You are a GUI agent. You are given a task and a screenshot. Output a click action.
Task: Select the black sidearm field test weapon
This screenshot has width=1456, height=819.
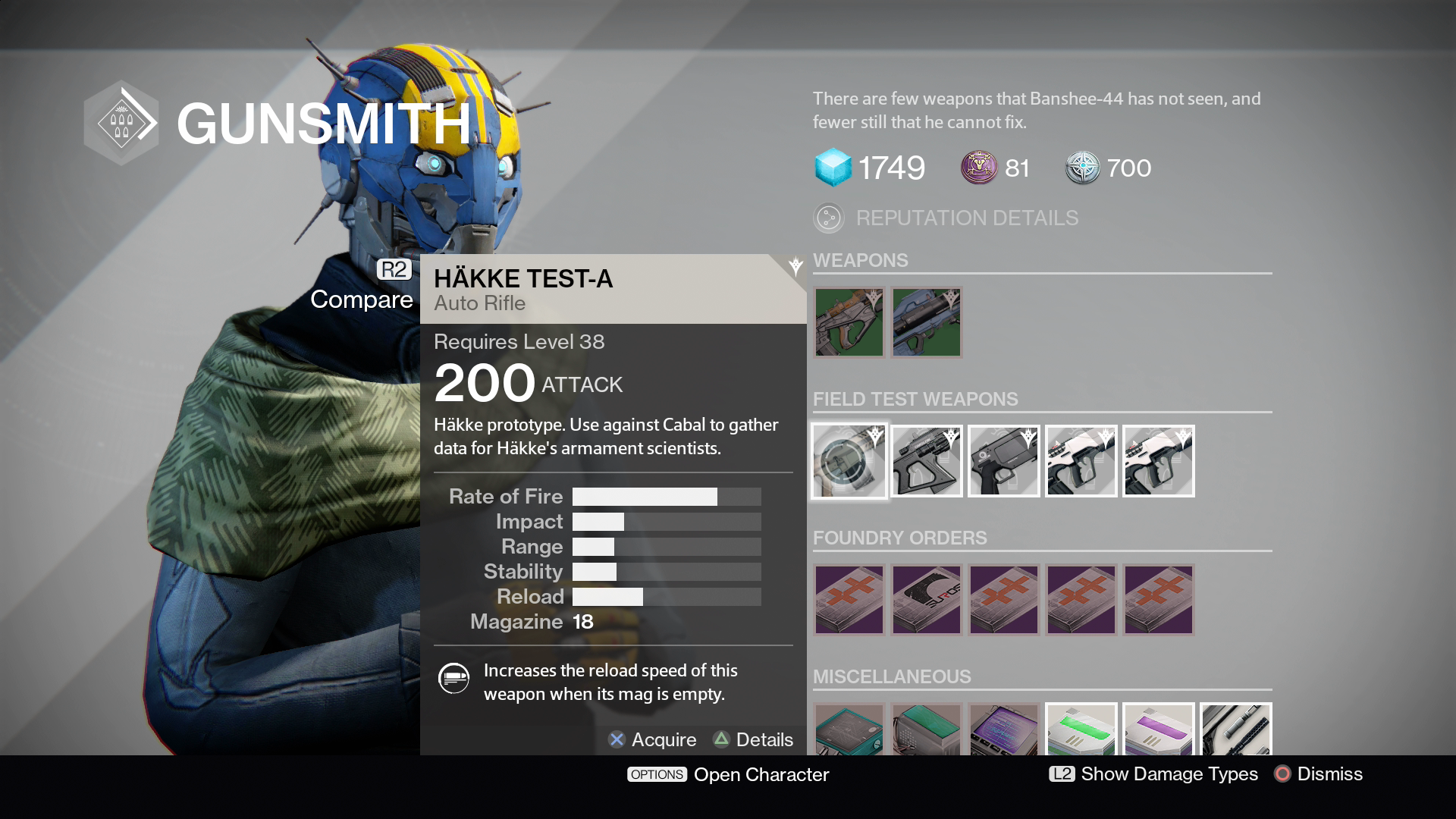point(1004,461)
